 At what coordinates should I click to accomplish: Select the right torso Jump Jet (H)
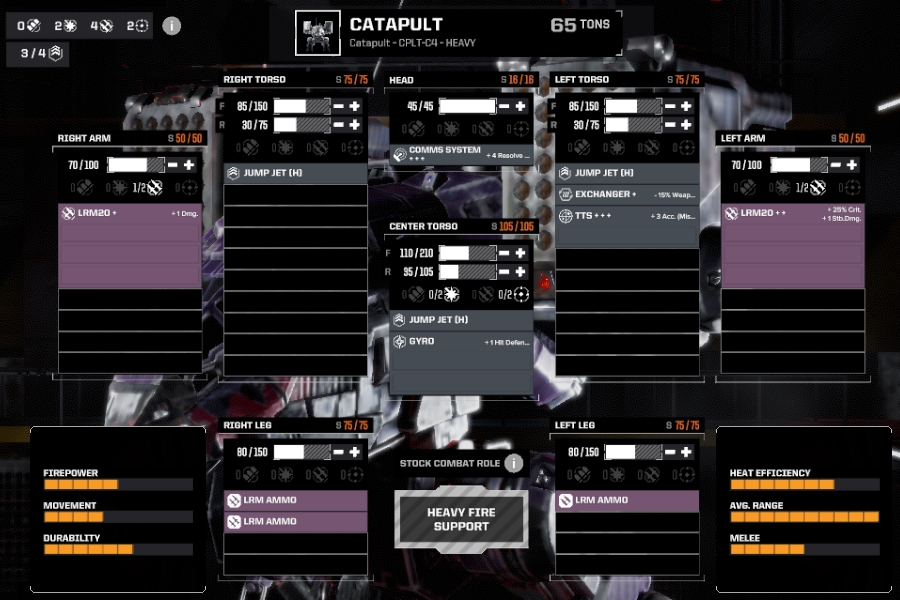295,173
